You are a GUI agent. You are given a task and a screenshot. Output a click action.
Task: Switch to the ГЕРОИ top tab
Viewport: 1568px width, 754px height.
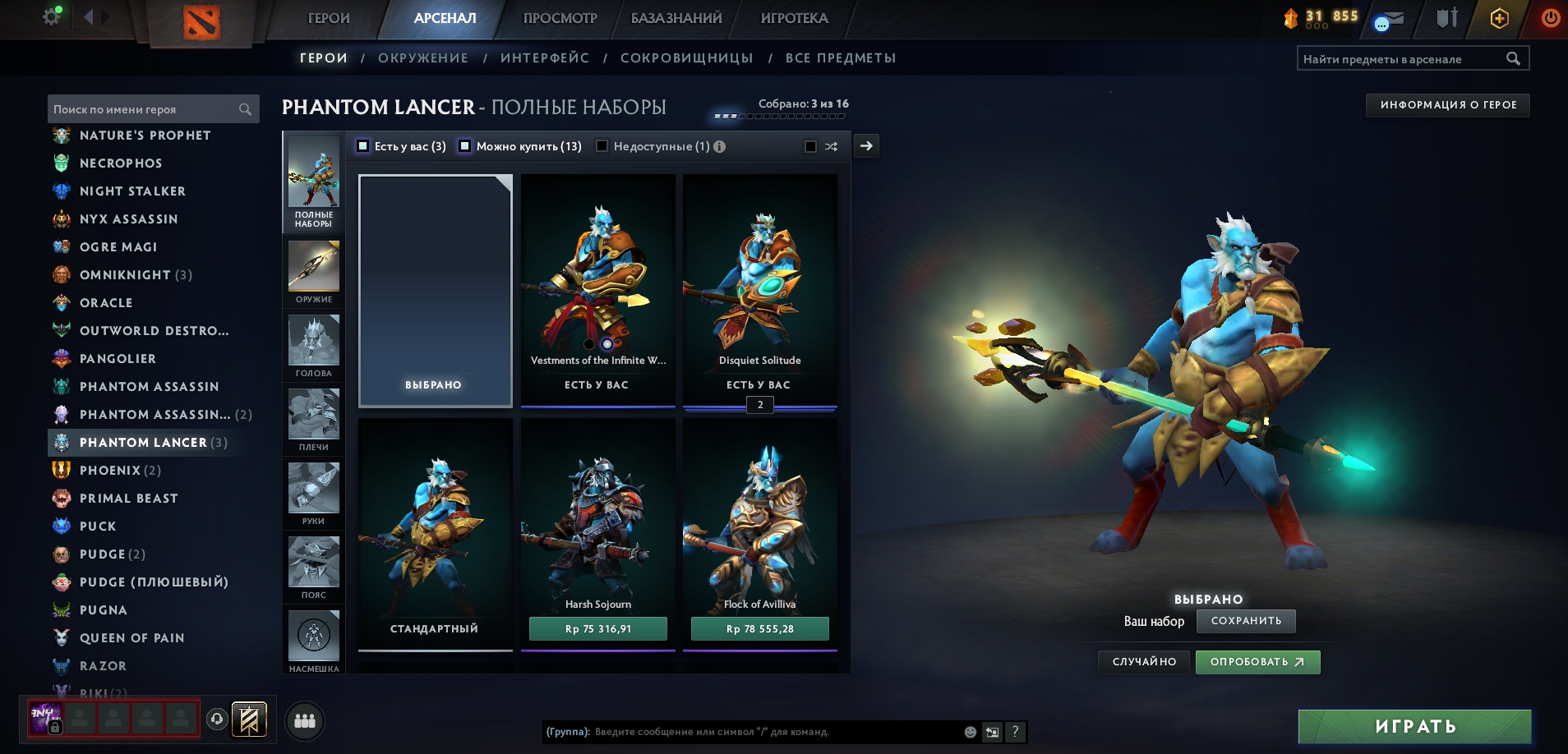329,18
